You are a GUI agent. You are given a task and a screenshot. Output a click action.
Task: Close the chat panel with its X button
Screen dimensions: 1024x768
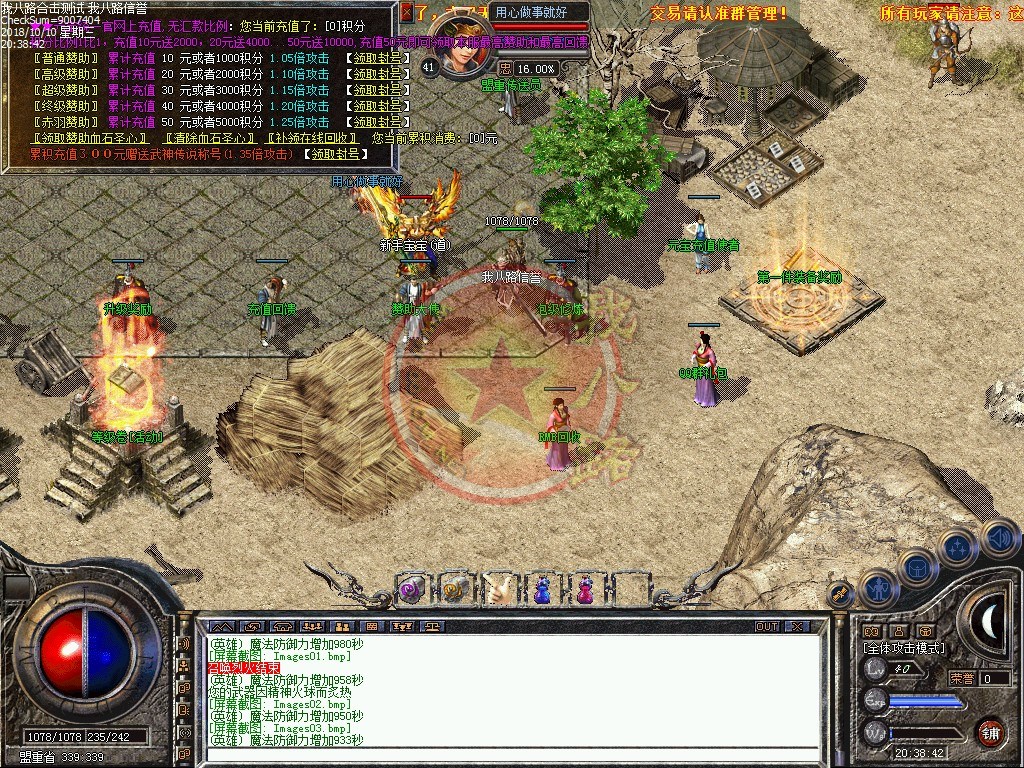pos(797,627)
